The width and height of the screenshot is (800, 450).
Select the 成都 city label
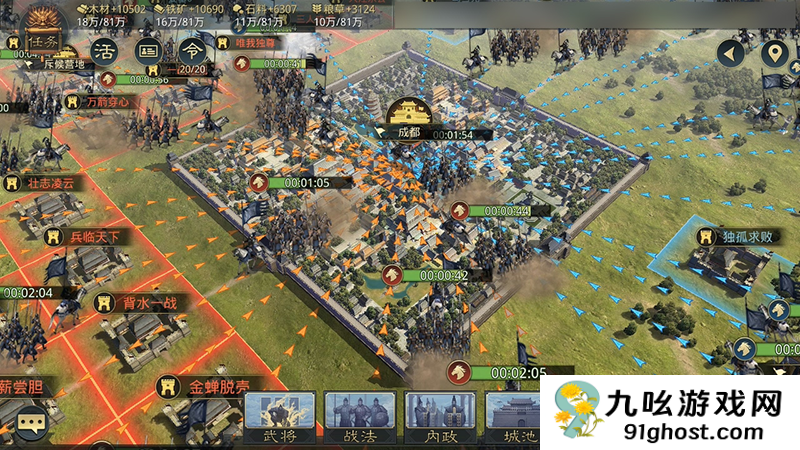point(409,131)
